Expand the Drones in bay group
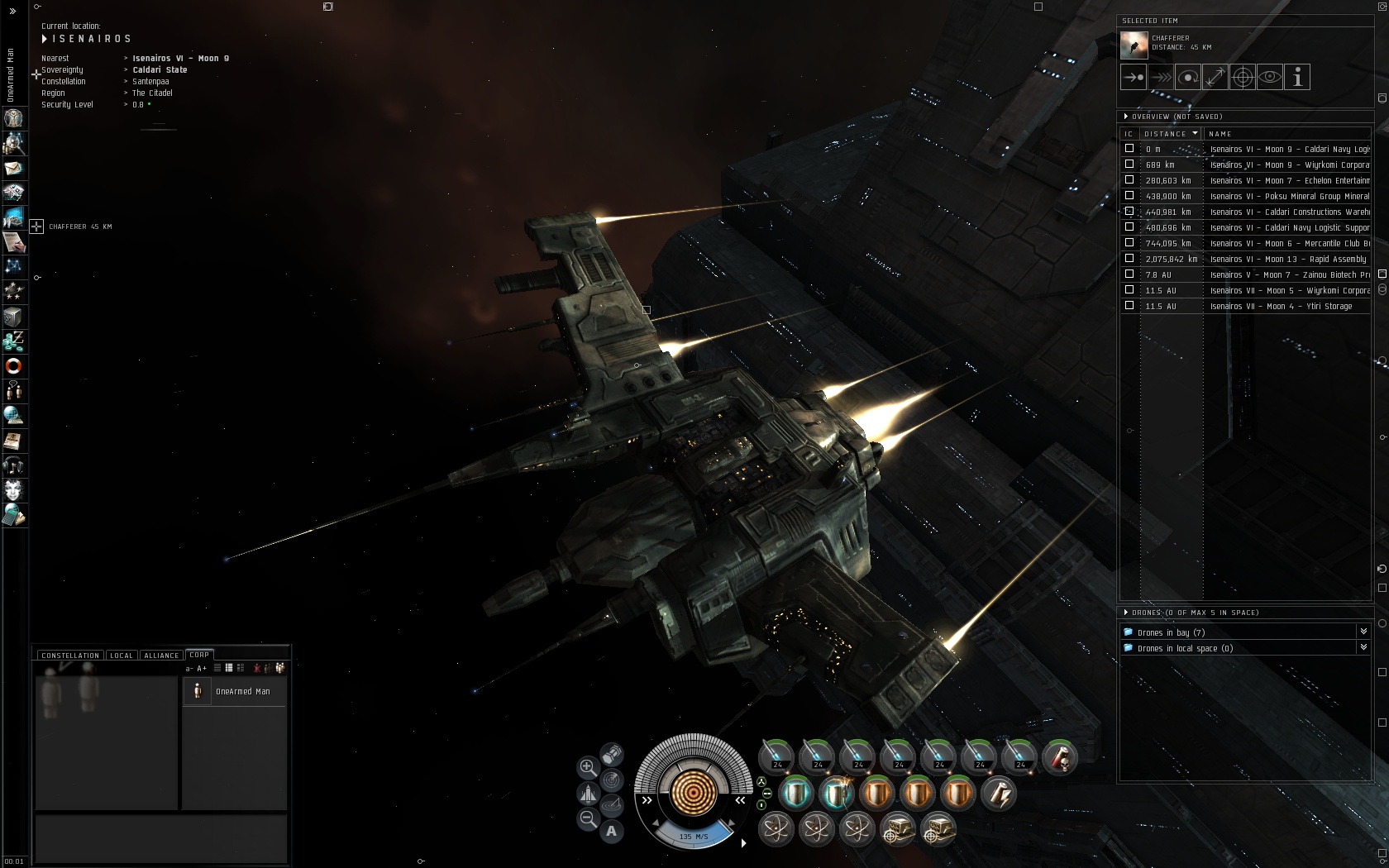 point(1363,632)
